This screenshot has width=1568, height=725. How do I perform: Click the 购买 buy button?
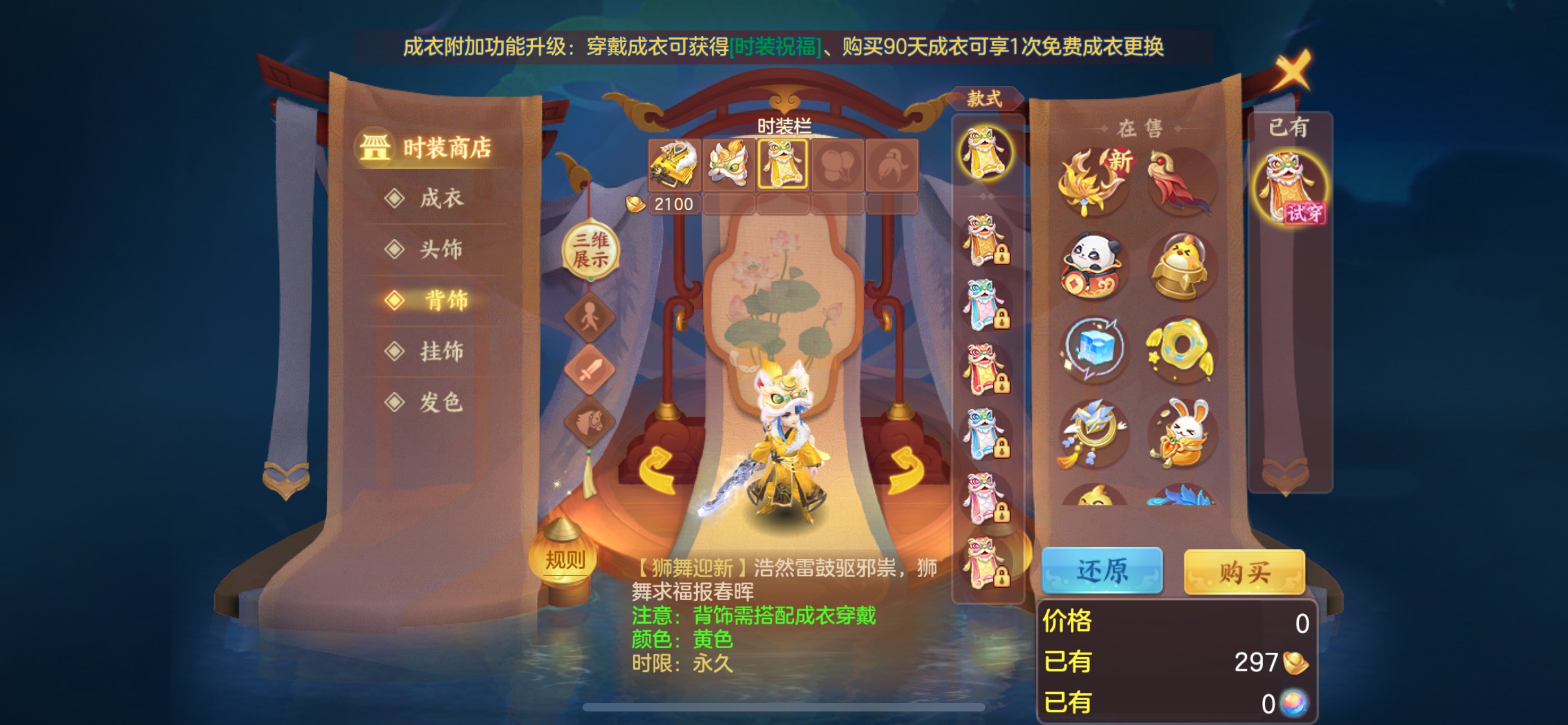pos(1243,571)
